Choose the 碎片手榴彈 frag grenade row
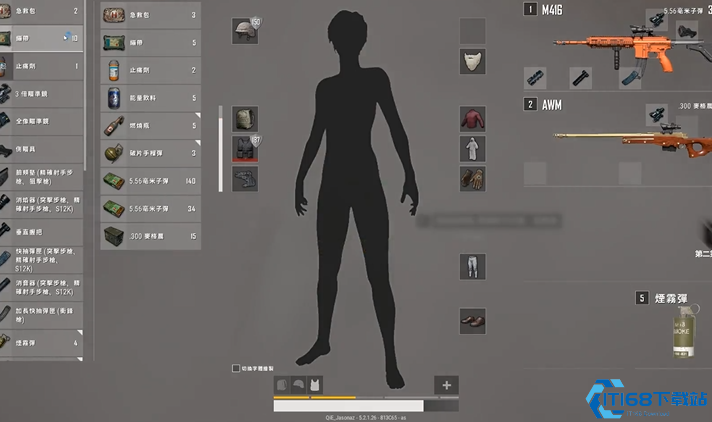Image resolution: width=712 pixels, height=422 pixels. 150,153
